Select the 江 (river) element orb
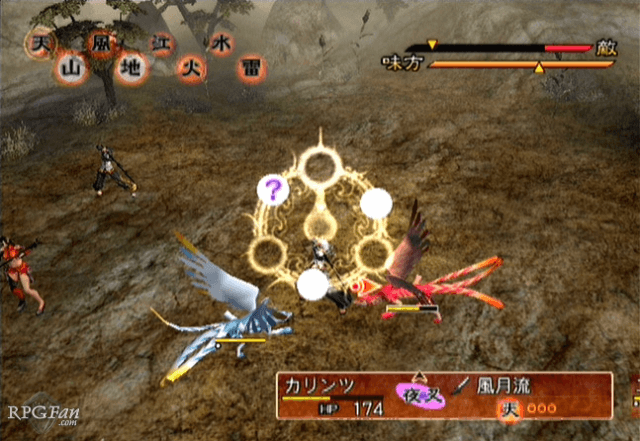The width and height of the screenshot is (640, 441). pos(160,44)
